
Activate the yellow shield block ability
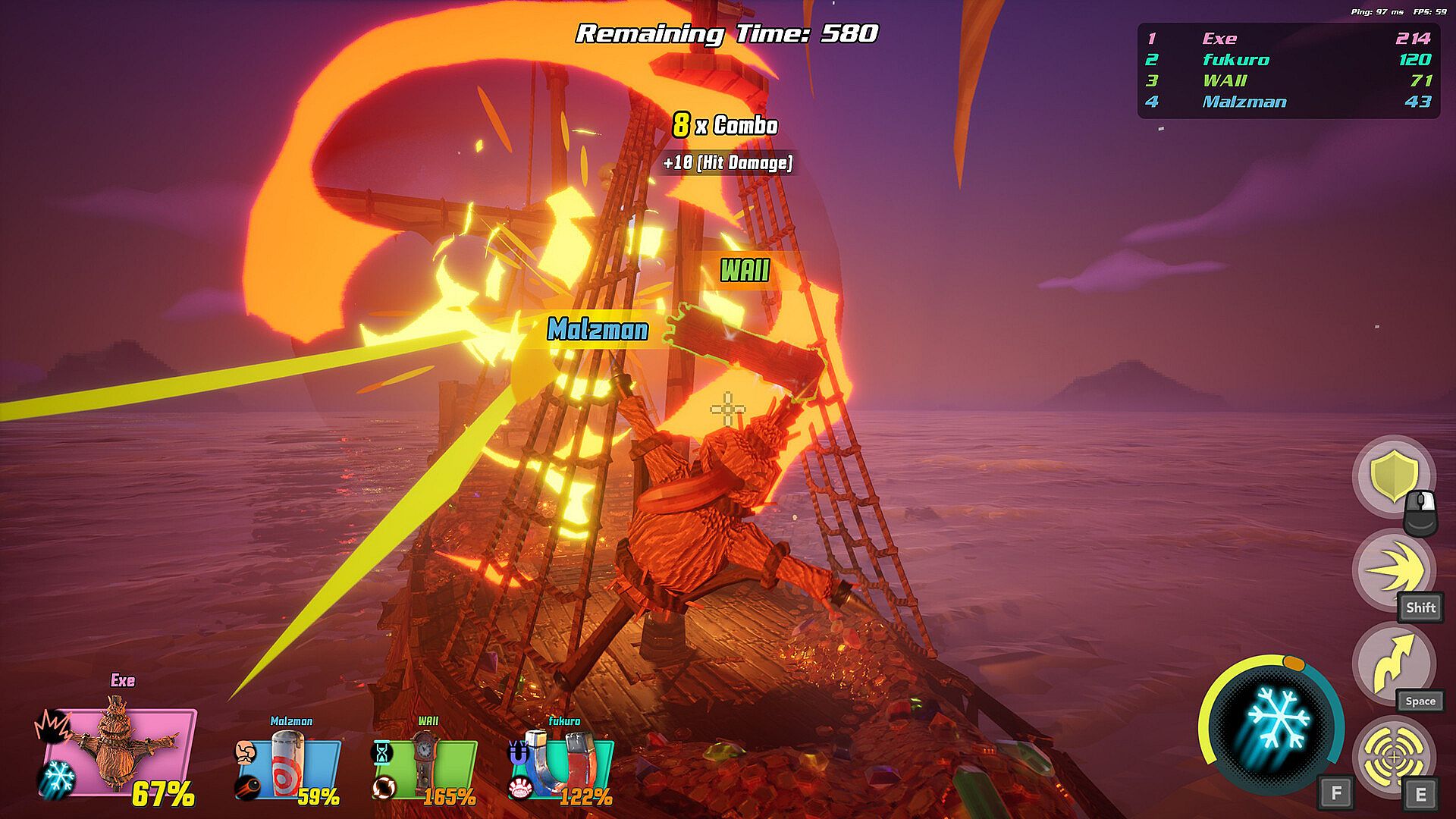click(x=1393, y=477)
